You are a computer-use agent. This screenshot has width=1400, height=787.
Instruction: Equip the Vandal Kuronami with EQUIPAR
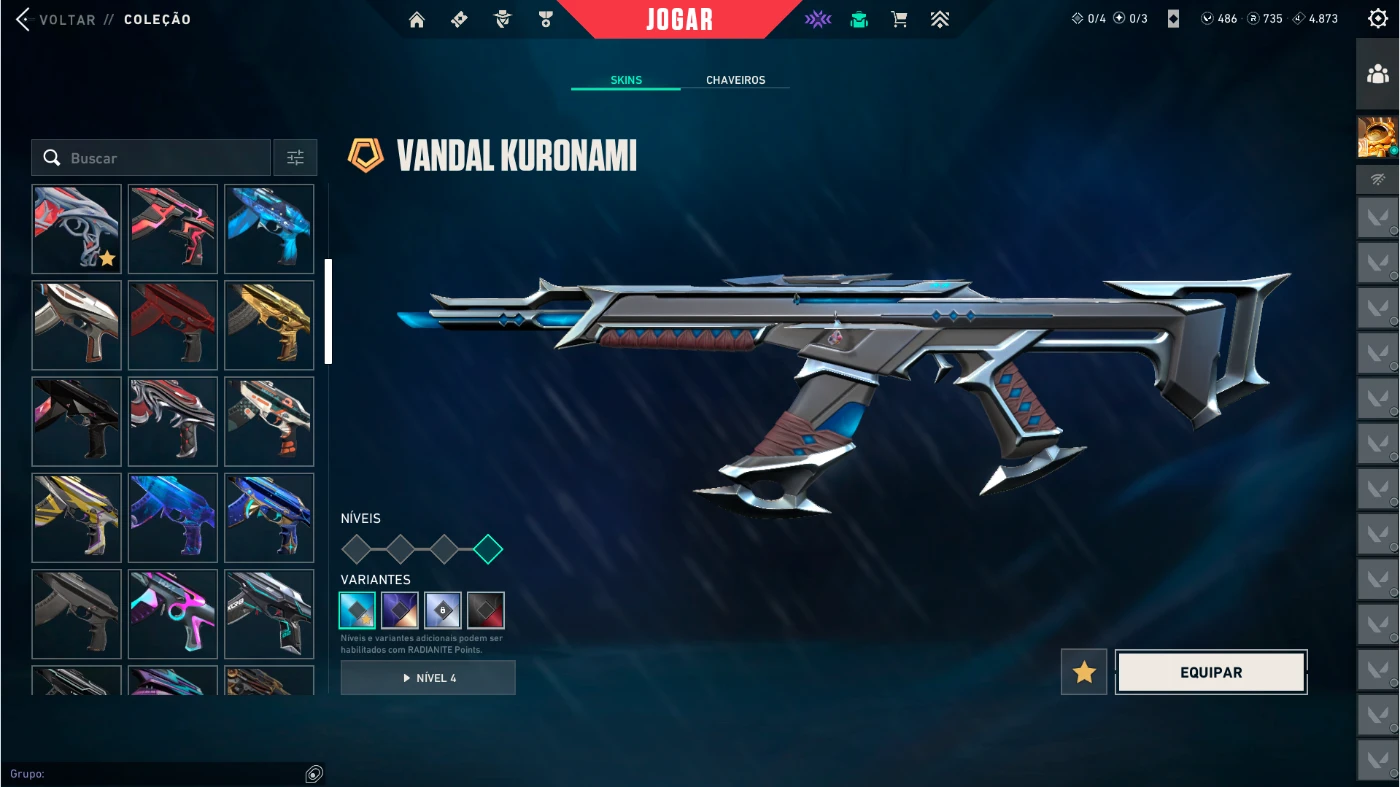1211,672
